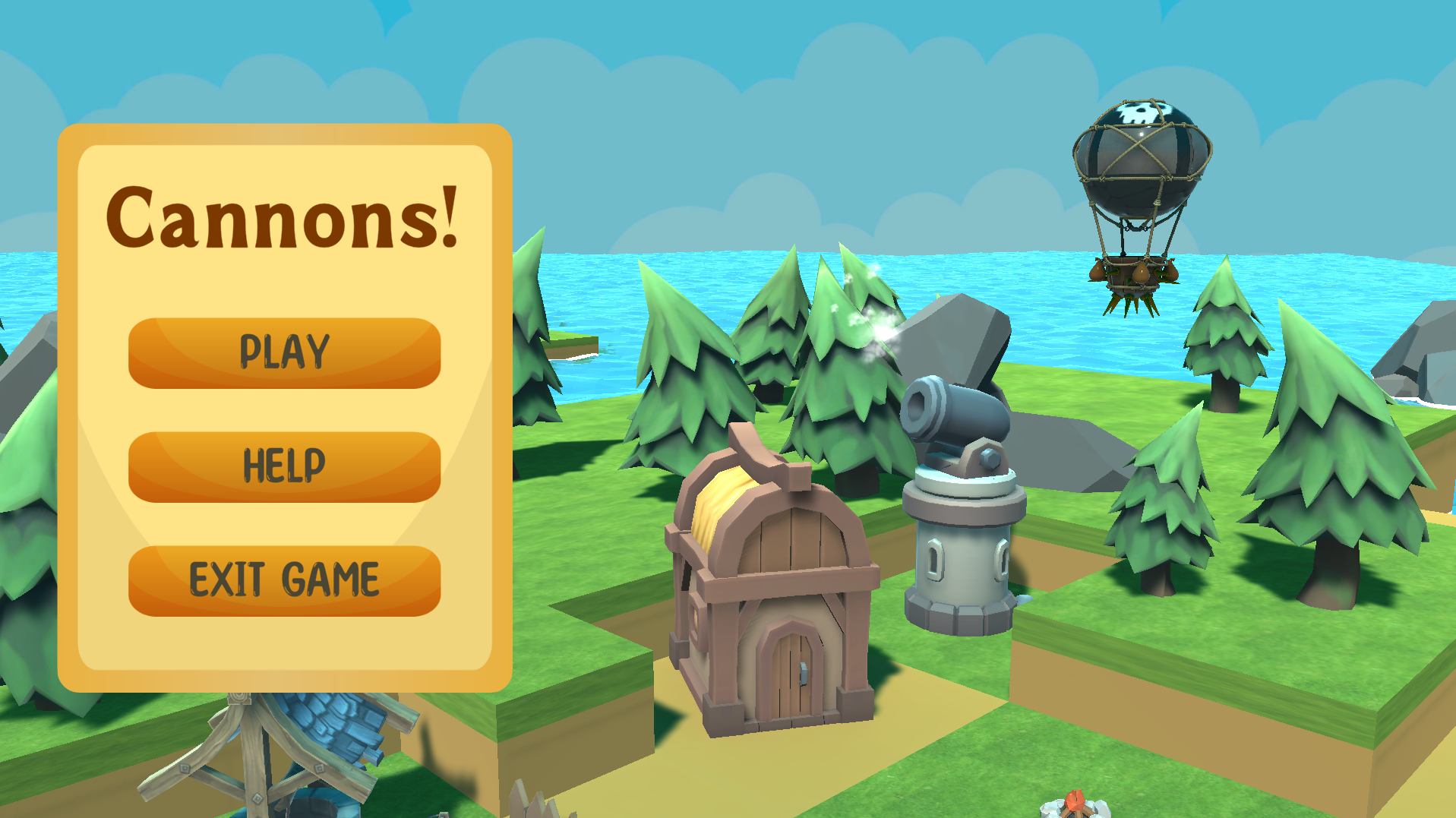This screenshot has width=1456, height=818.
Task: Open the HELP menu
Action: point(285,463)
